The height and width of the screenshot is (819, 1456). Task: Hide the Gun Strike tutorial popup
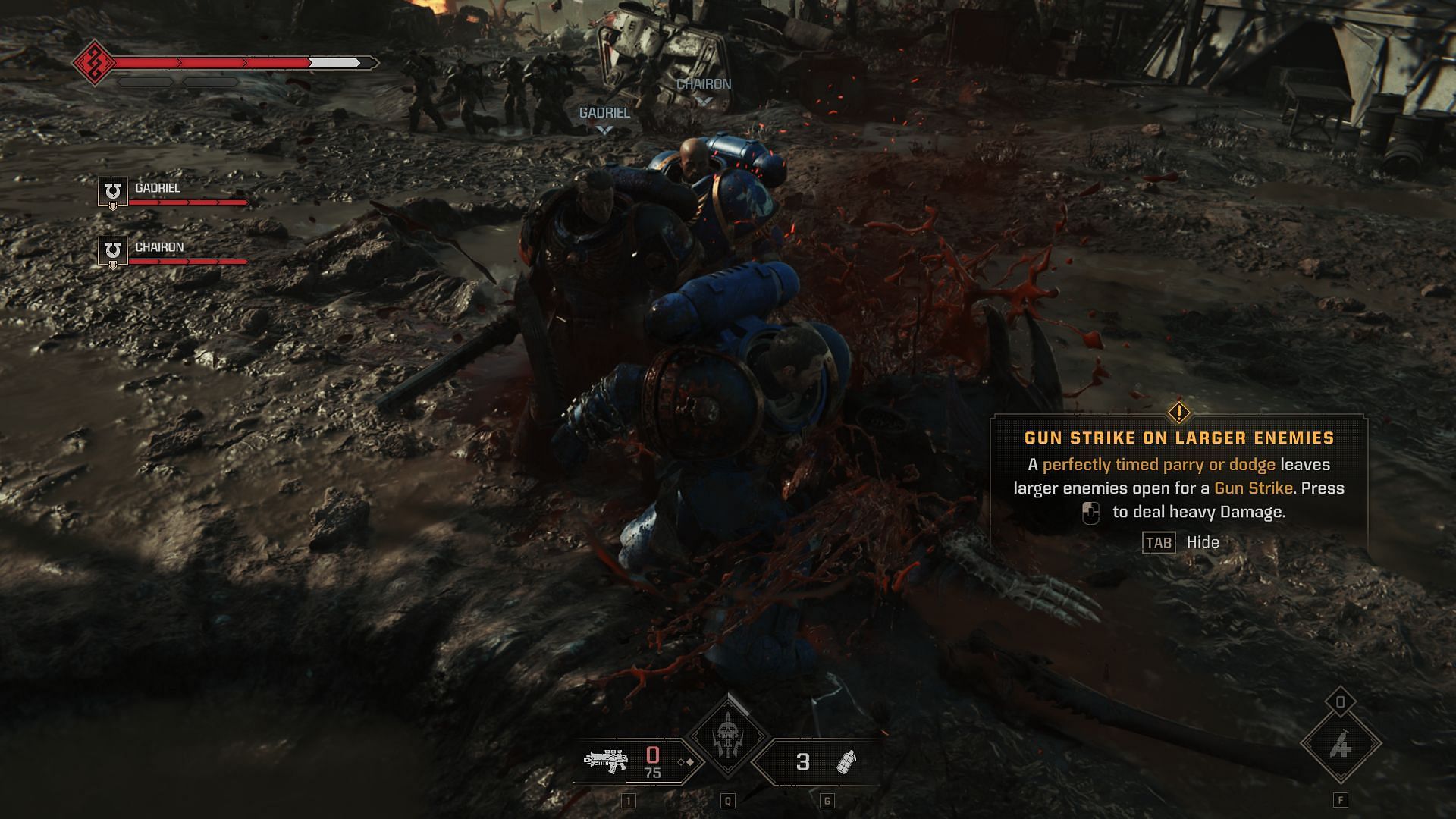pos(1159,542)
